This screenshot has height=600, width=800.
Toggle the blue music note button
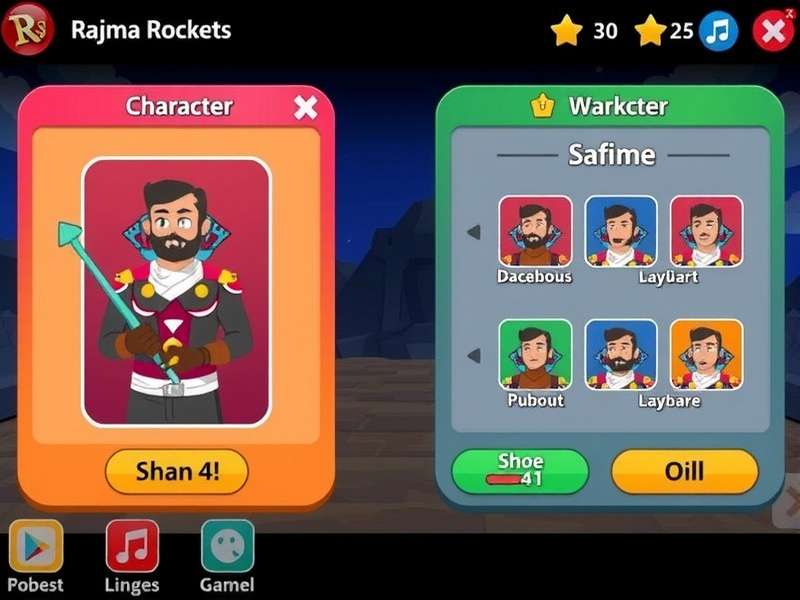click(718, 31)
